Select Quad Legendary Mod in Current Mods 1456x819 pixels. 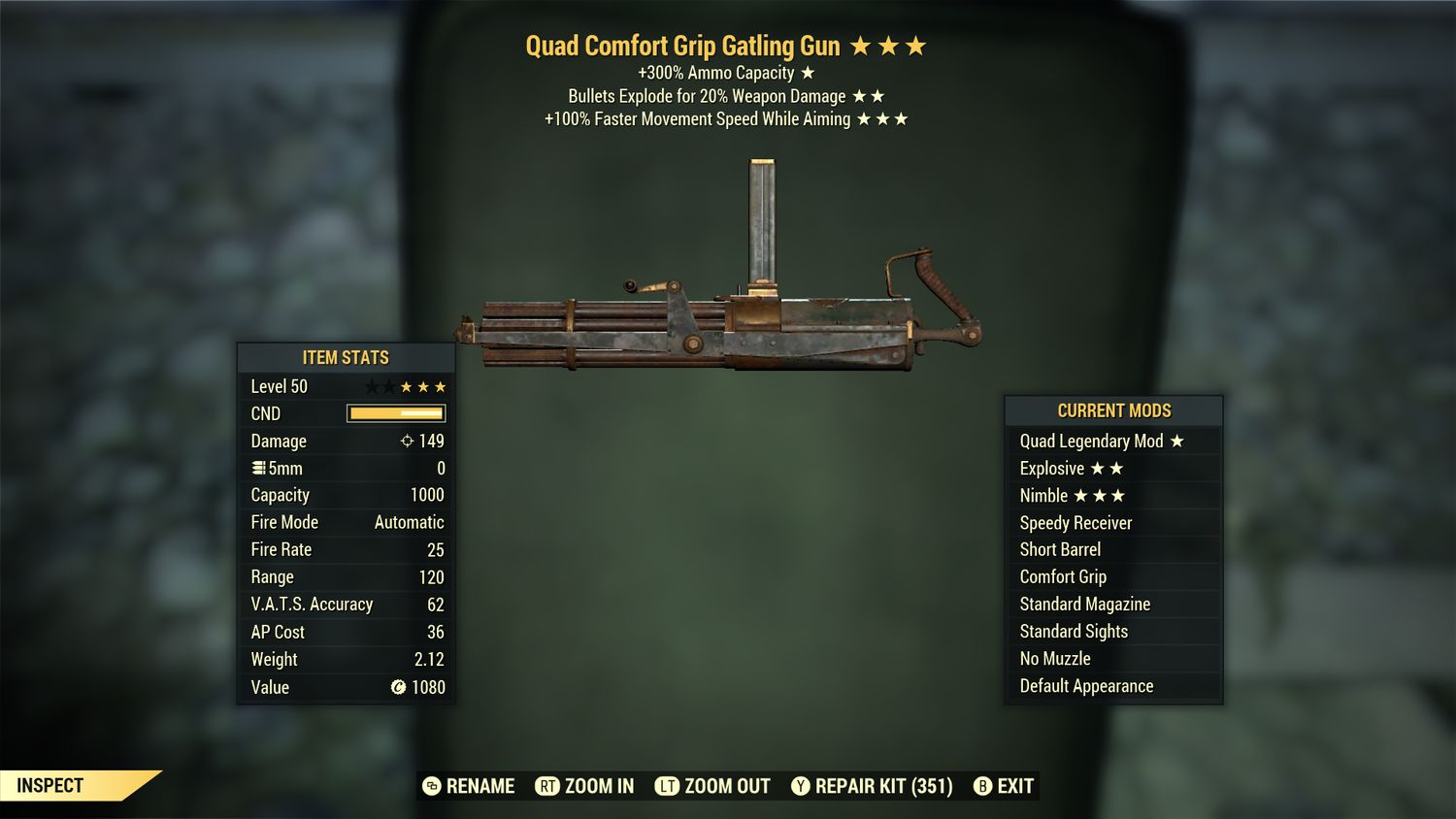(1090, 441)
